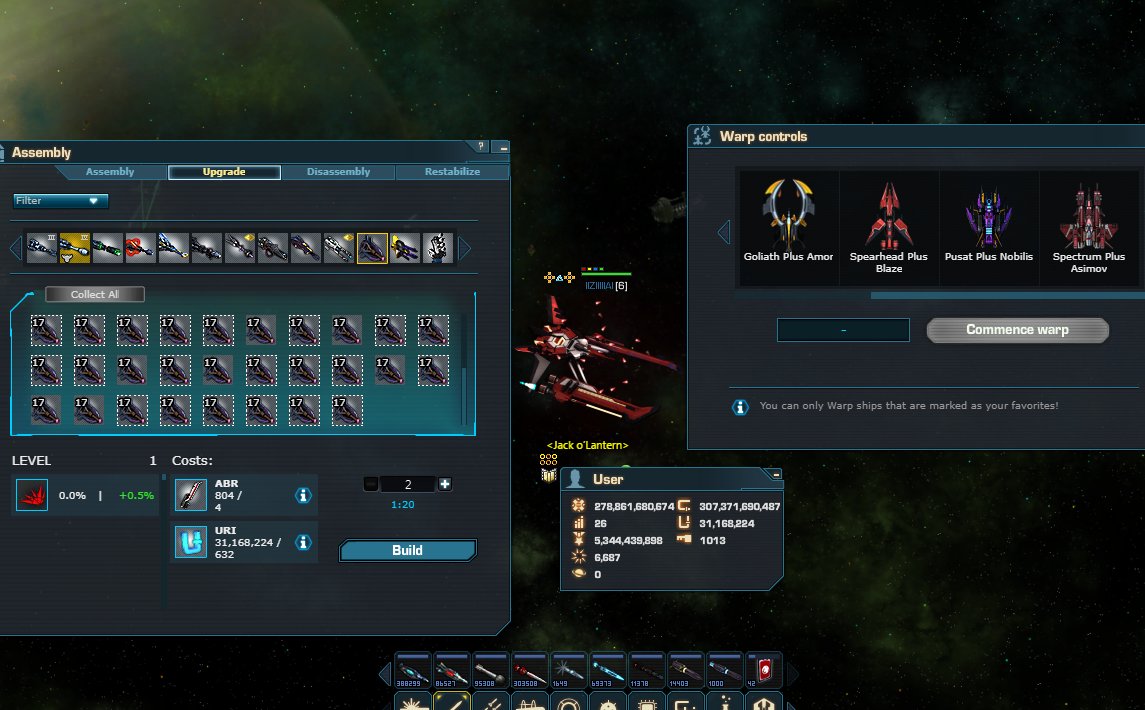Click the Collect All button

tap(95, 294)
